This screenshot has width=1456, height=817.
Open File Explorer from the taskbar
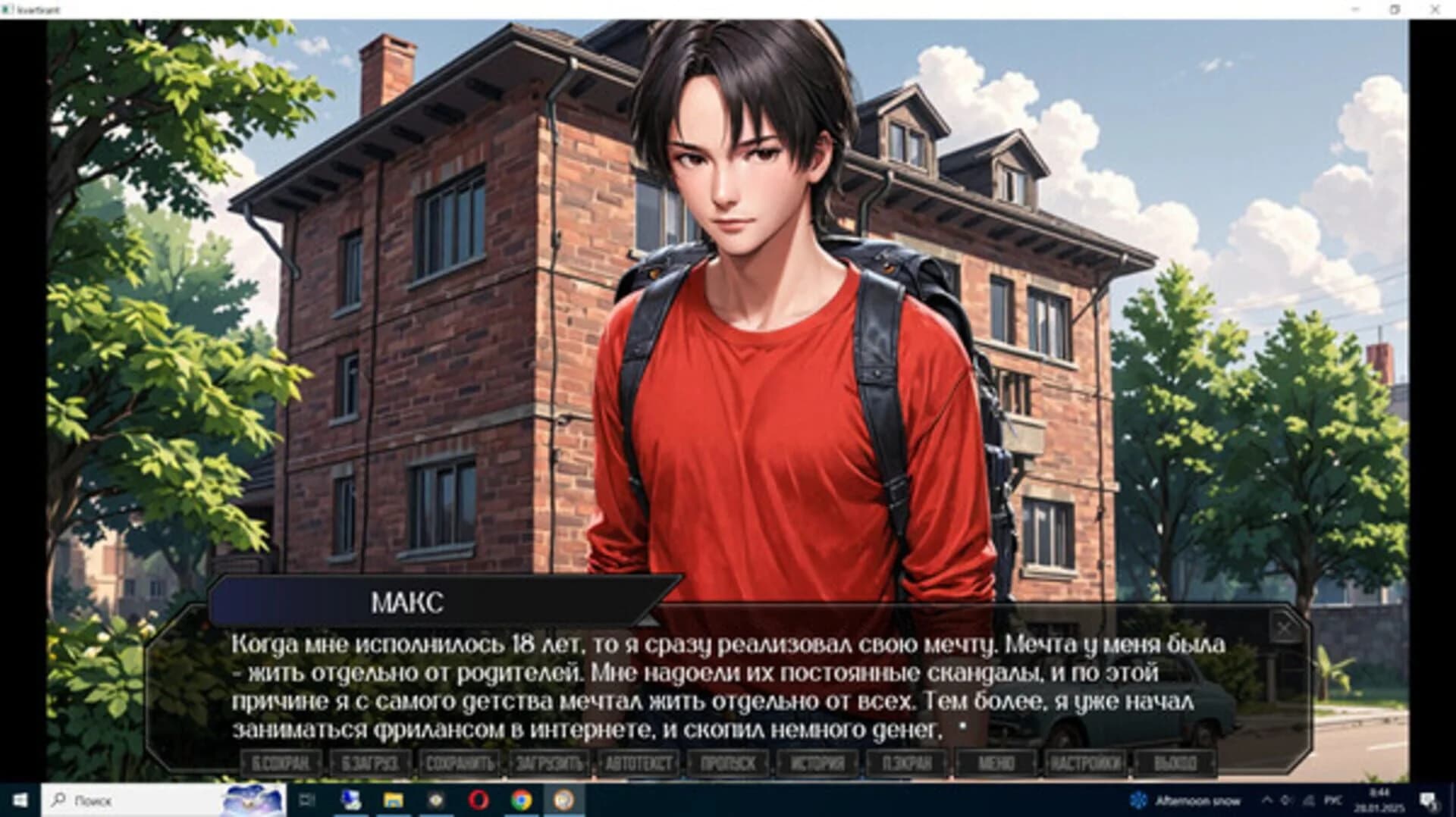tap(392, 801)
